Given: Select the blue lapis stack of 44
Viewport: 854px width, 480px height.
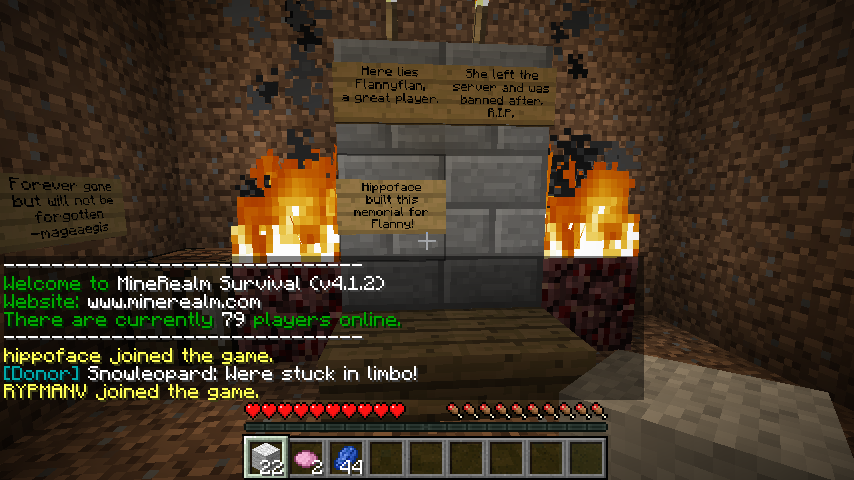Looking at the screenshot, I should coord(346,457).
